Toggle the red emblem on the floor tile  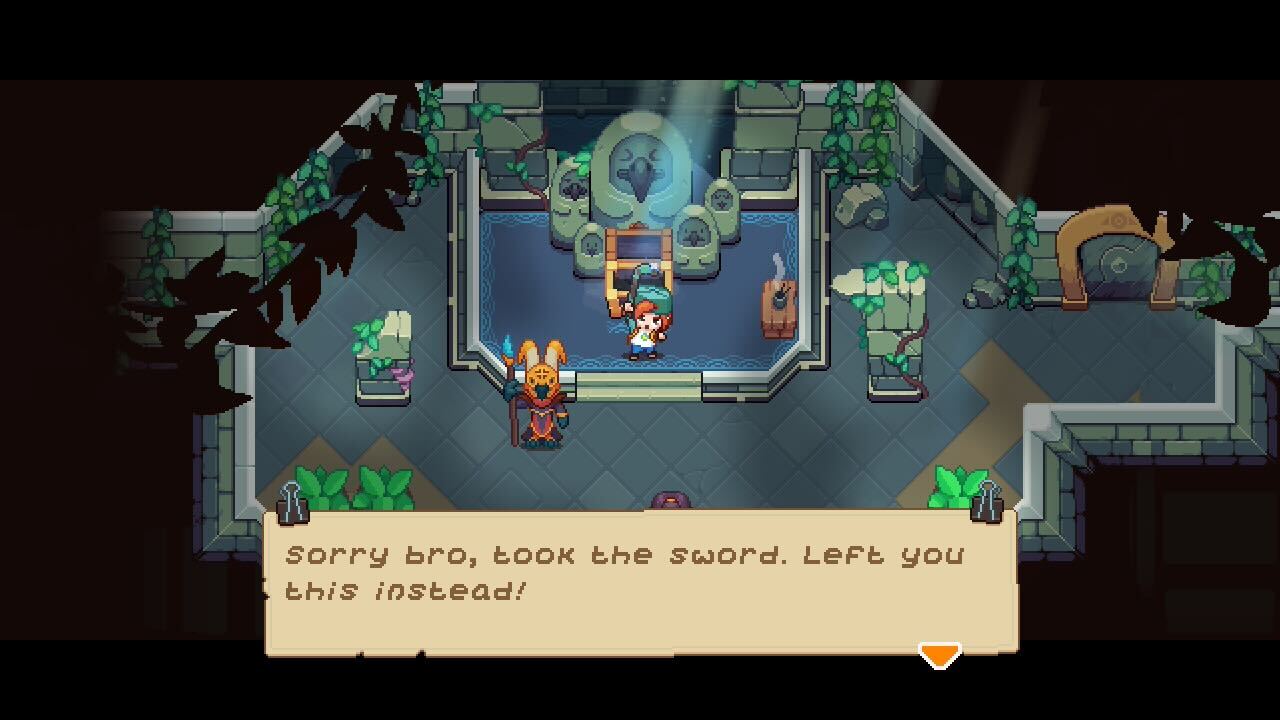pyautogui.click(x=670, y=498)
